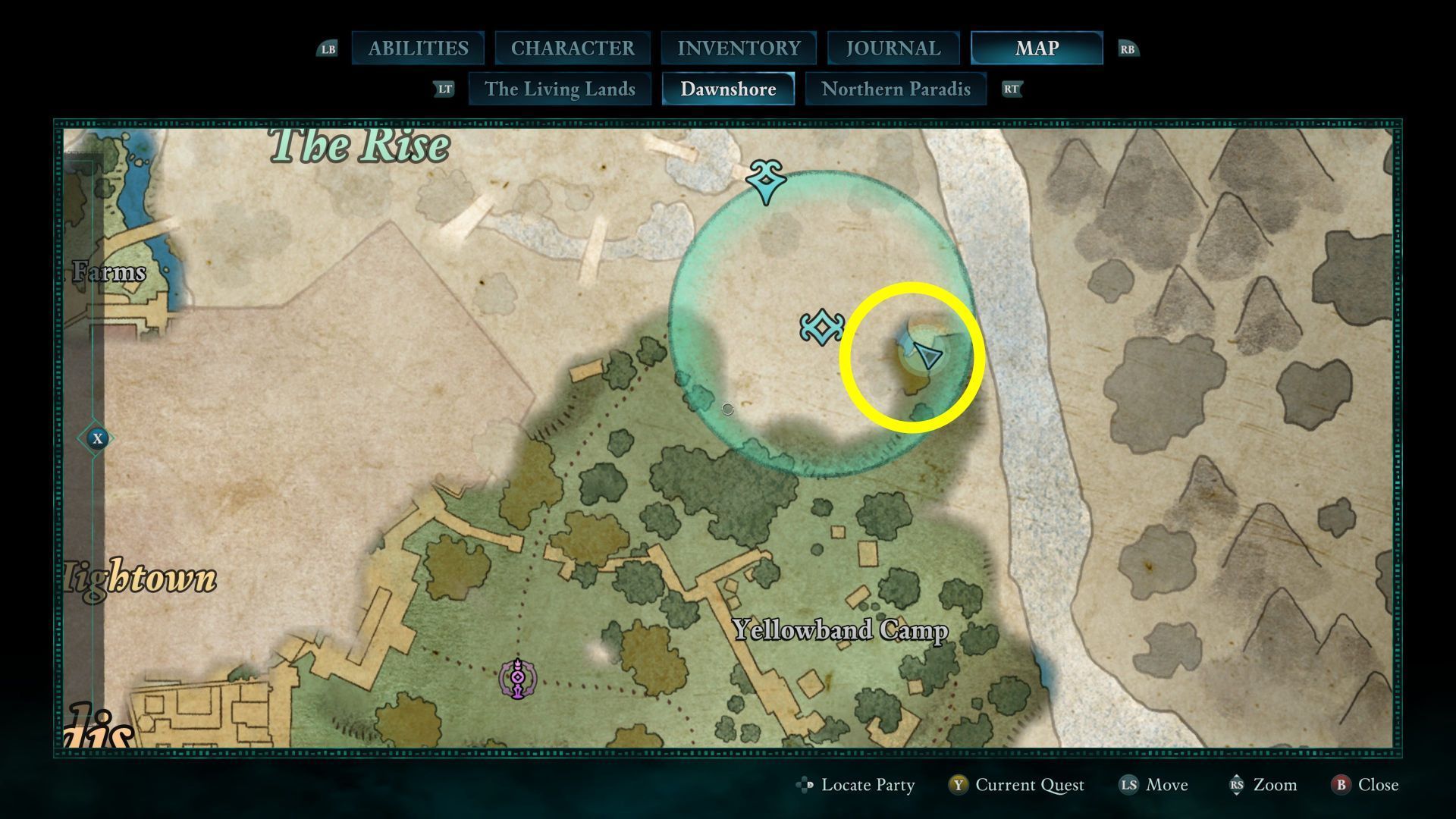The width and height of the screenshot is (1456, 819).
Task: Select the teal diamond marker inside the circle
Action: [x=822, y=328]
